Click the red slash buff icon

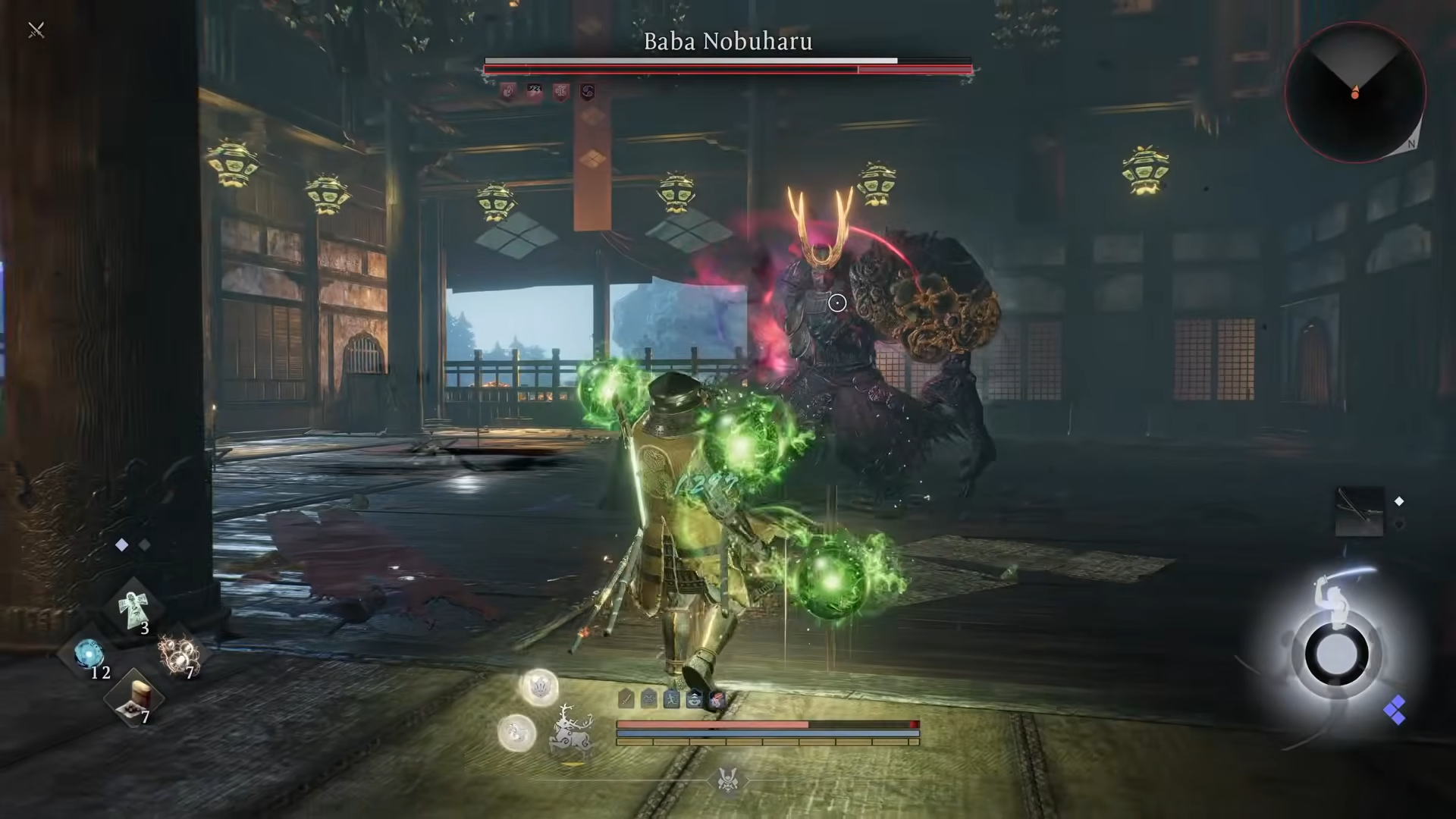tap(717, 698)
